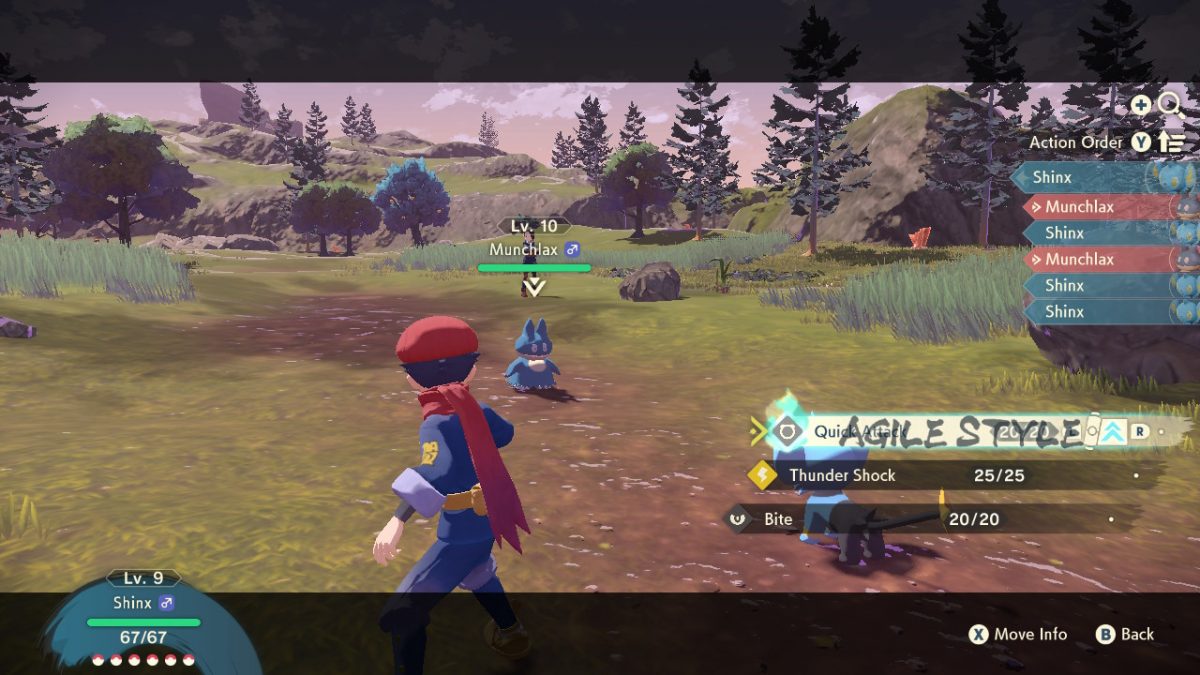
Task: Click the magnifier zoom icon
Action: pyautogui.click(x=1169, y=103)
